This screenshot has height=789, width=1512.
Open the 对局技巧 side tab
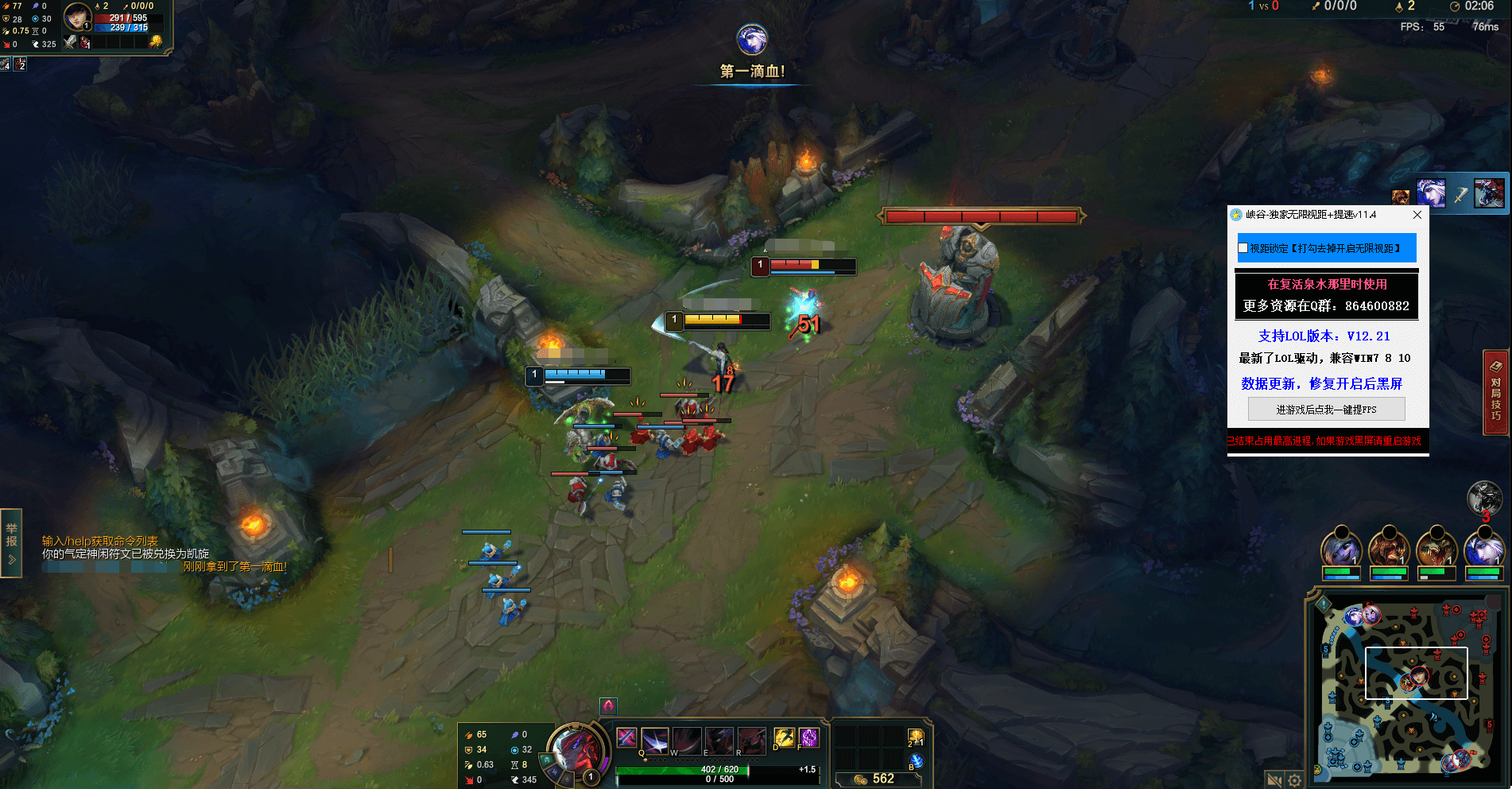click(x=1495, y=393)
